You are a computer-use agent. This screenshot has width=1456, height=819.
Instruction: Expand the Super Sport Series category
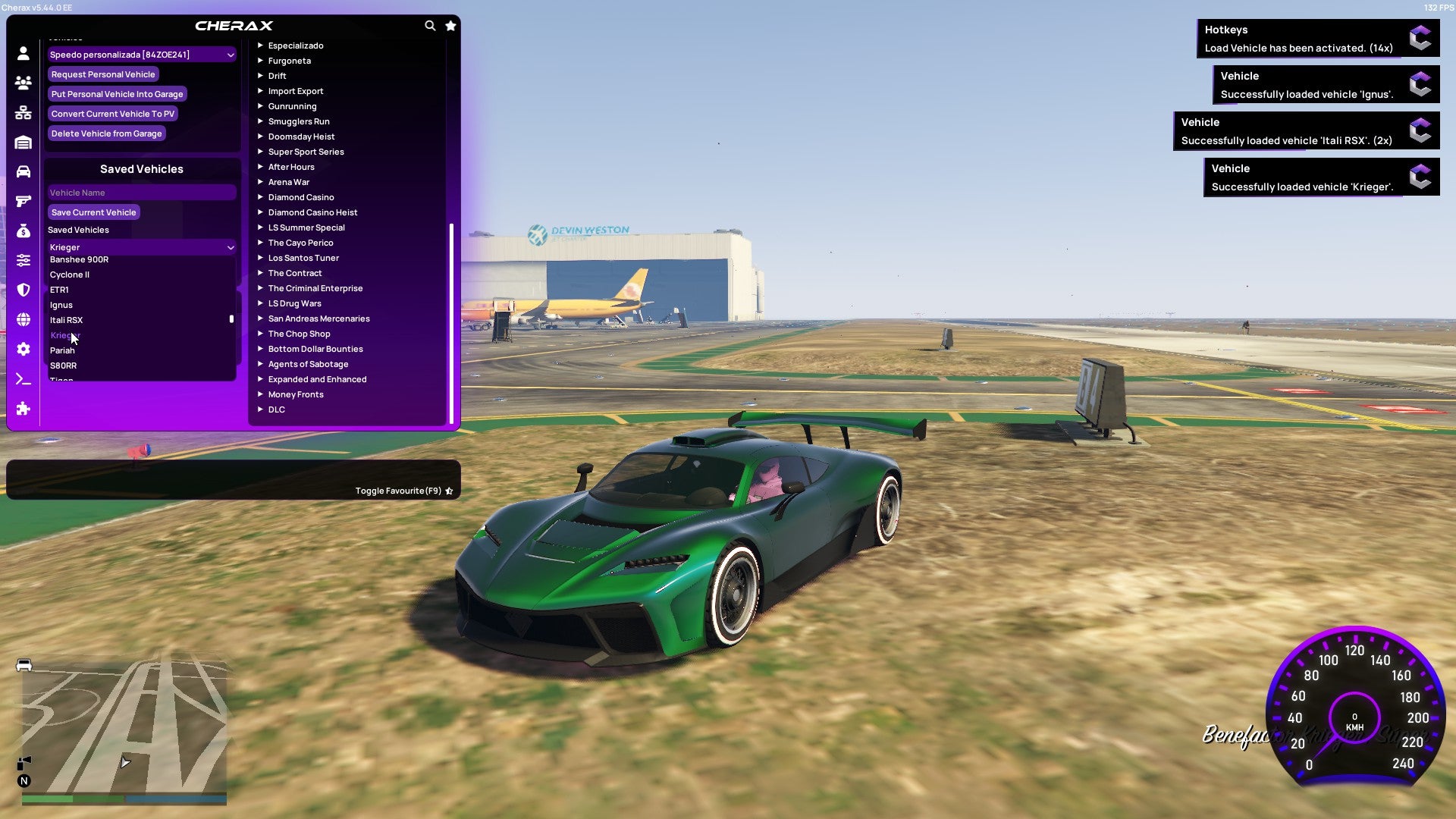(x=306, y=151)
